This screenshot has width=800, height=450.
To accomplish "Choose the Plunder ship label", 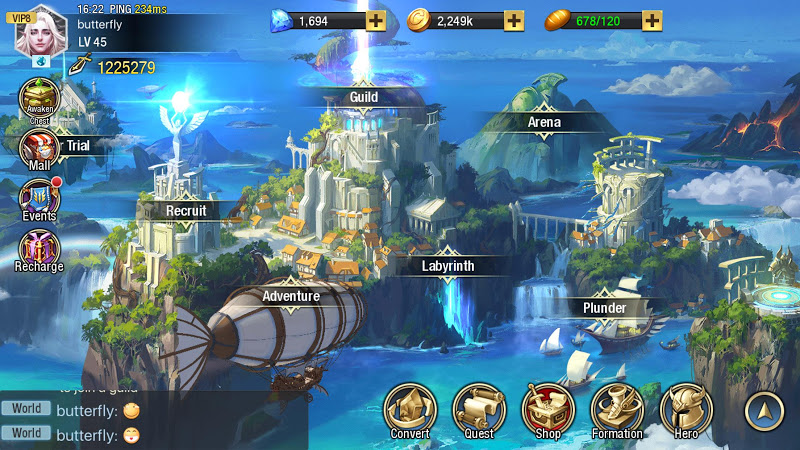I will tap(604, 308).
